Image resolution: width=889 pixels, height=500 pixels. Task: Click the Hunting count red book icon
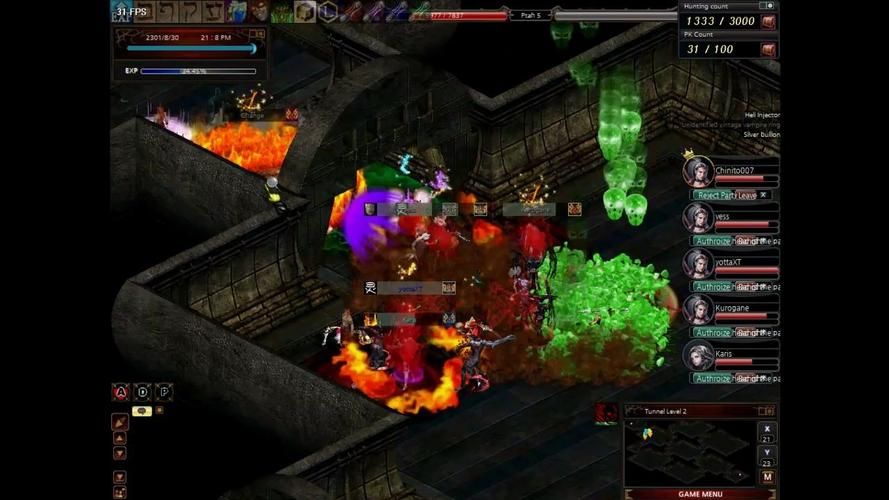click(767, 21)
